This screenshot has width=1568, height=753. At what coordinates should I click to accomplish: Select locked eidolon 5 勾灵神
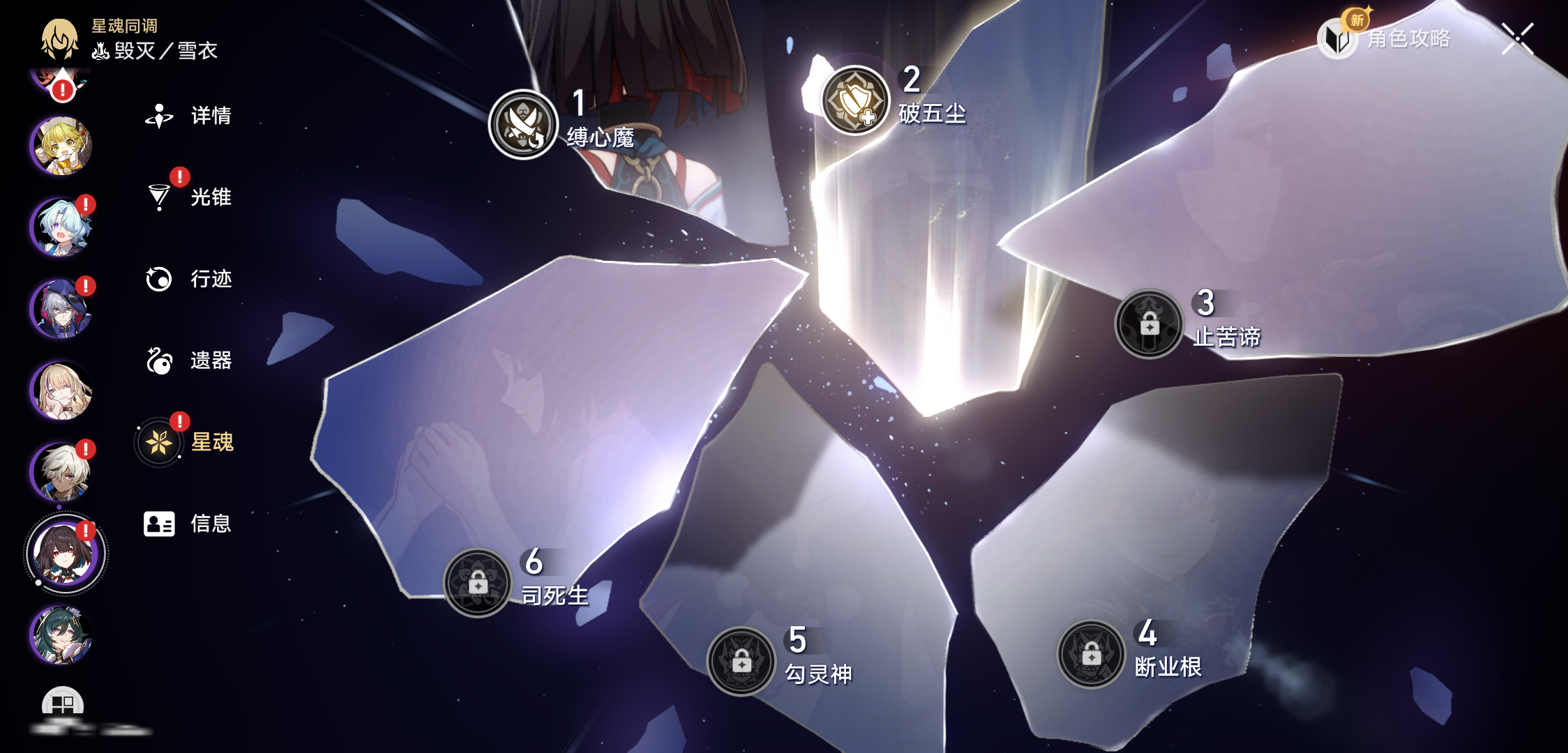741,662
